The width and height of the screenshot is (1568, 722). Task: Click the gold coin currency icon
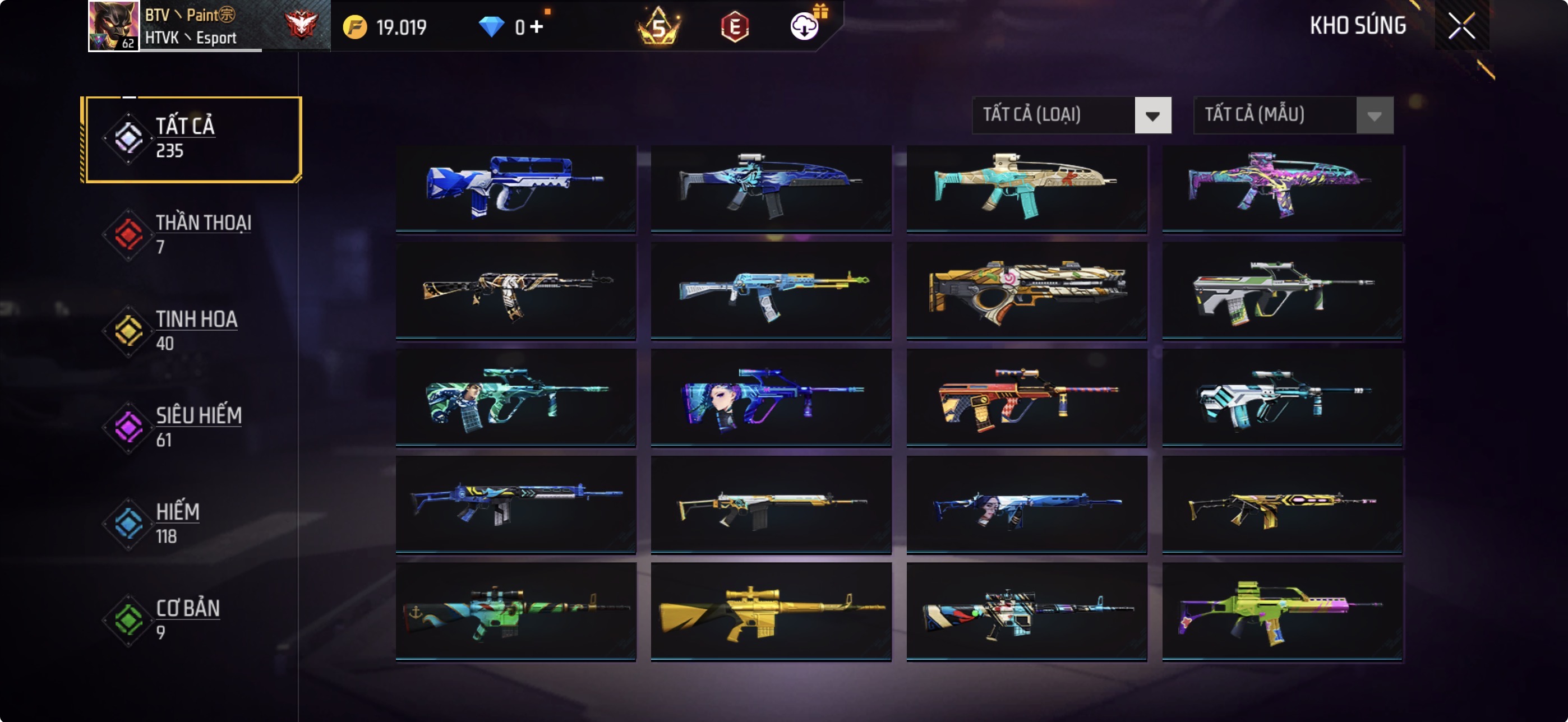[355, 27]
